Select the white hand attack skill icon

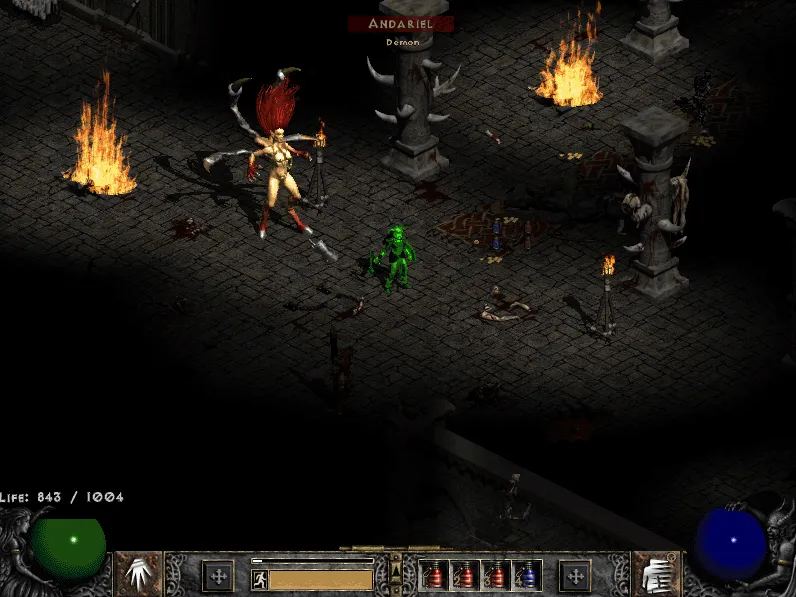[139, 573]
